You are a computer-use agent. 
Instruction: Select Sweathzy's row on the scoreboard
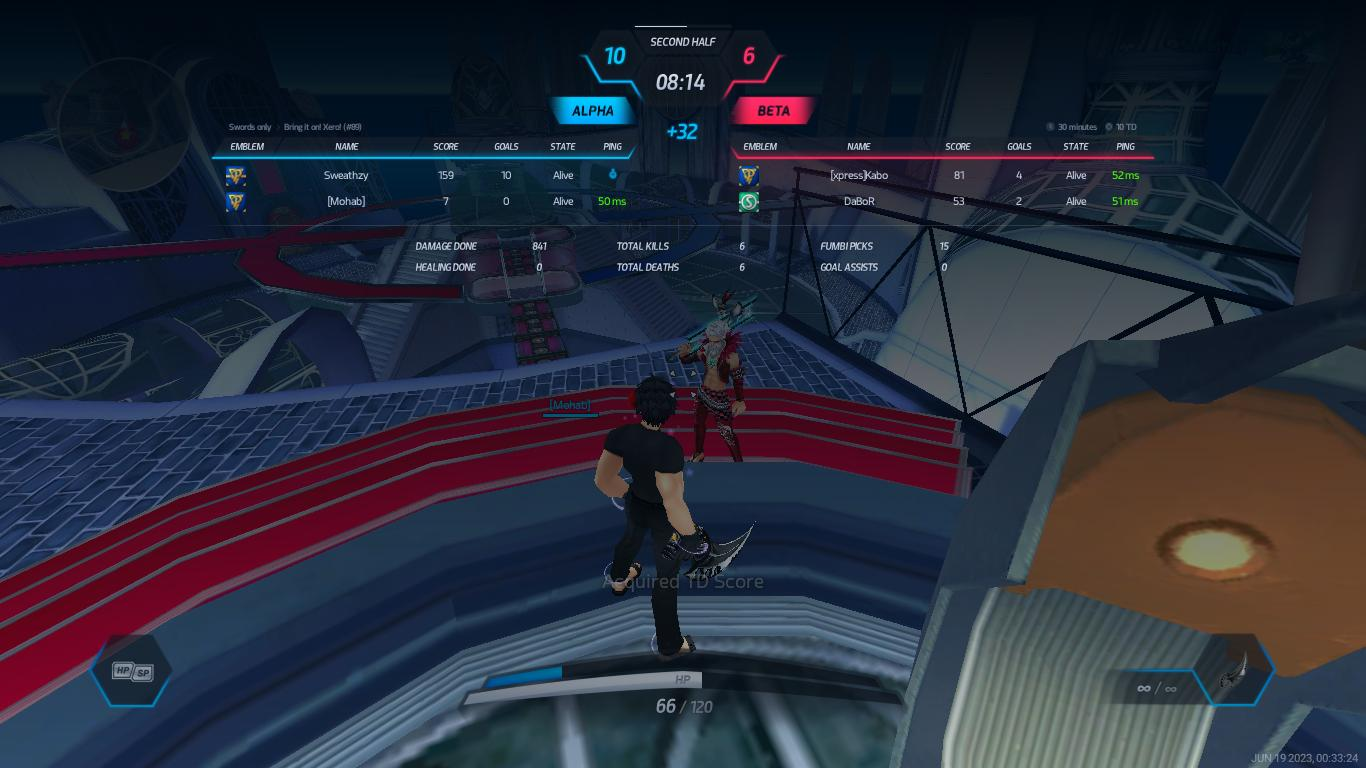[x=346, y=175]
